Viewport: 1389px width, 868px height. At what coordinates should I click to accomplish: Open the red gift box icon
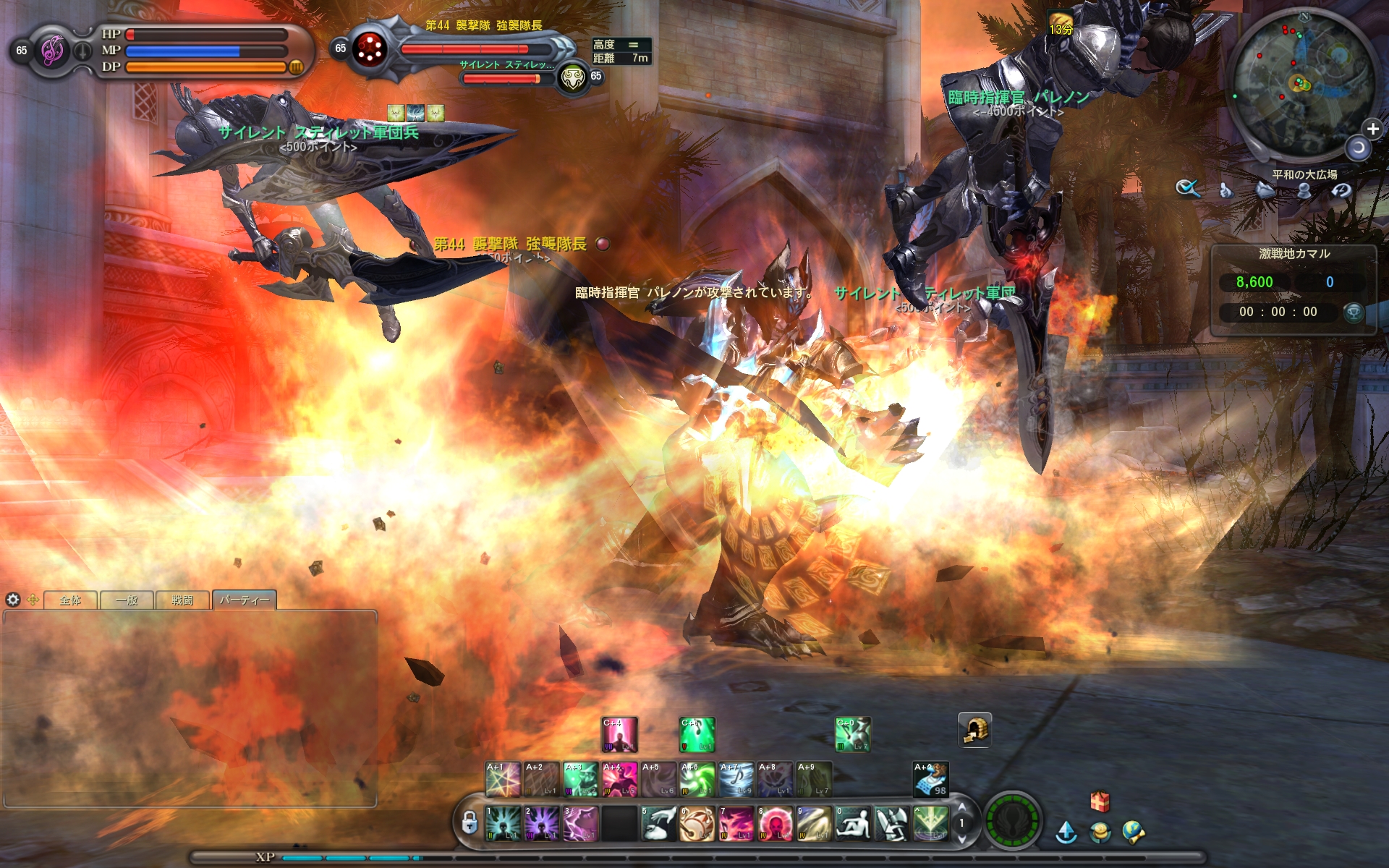coord(1099,801)
